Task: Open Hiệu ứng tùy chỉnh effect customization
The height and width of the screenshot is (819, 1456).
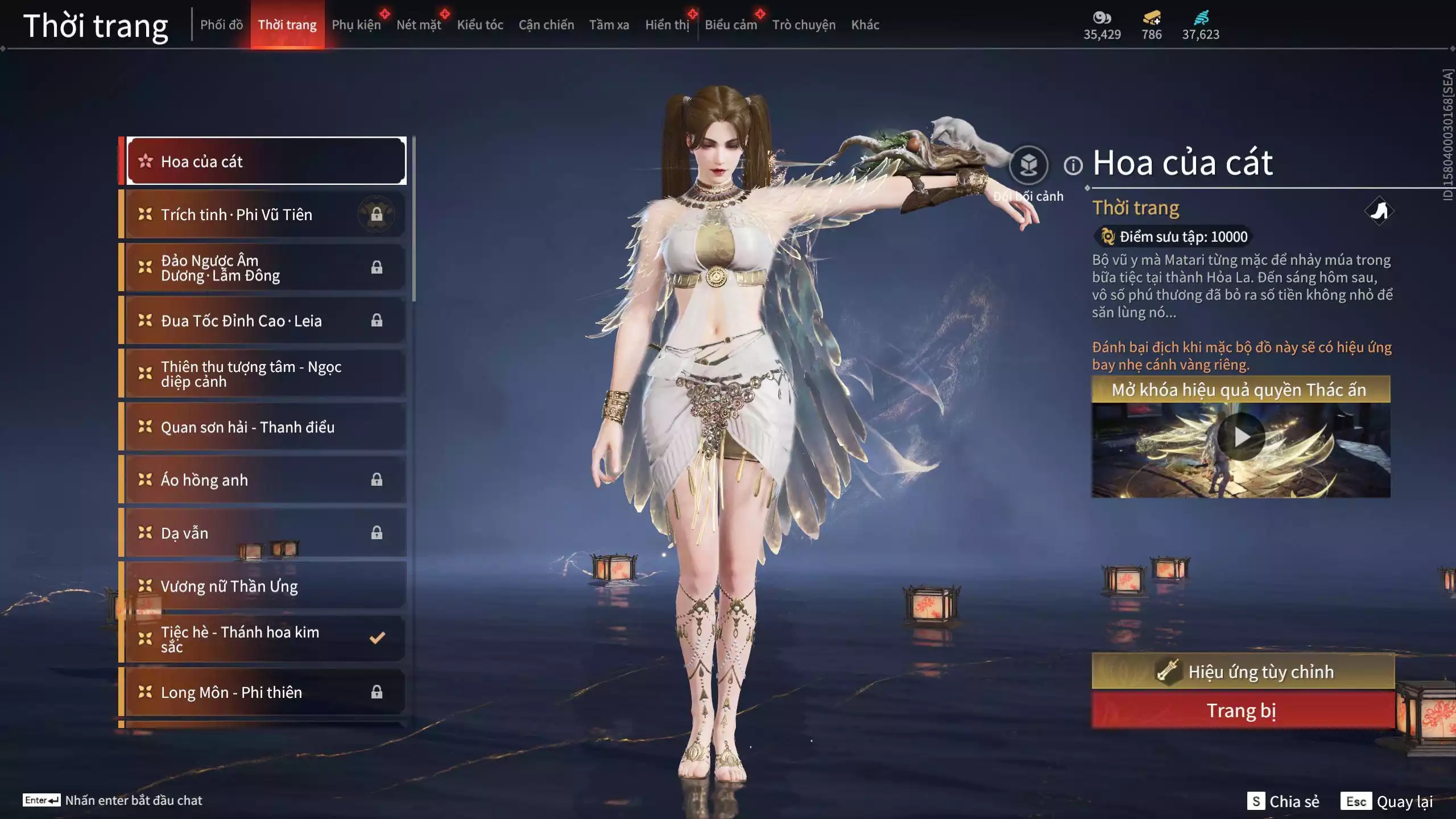Action: [x=1243, y=672]
